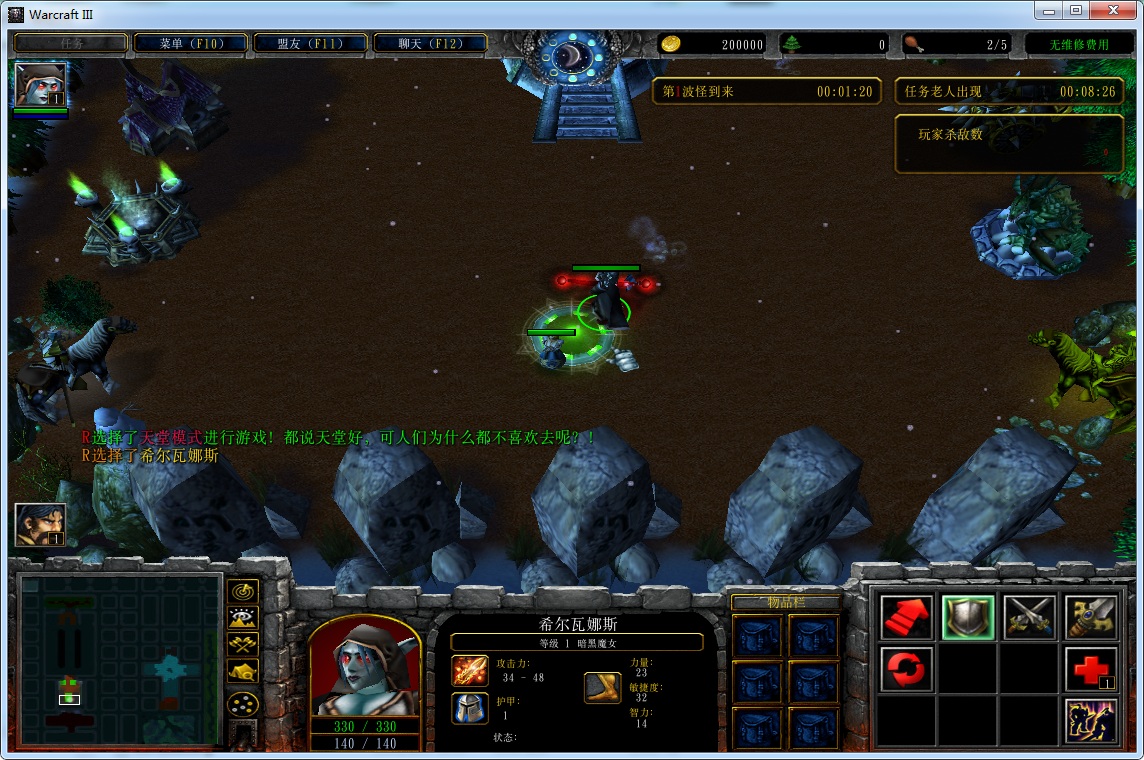Viewport: 1144px width, 760px height.
Task: Choose the crossed swords Attack command
Action: pos(1030,617)
